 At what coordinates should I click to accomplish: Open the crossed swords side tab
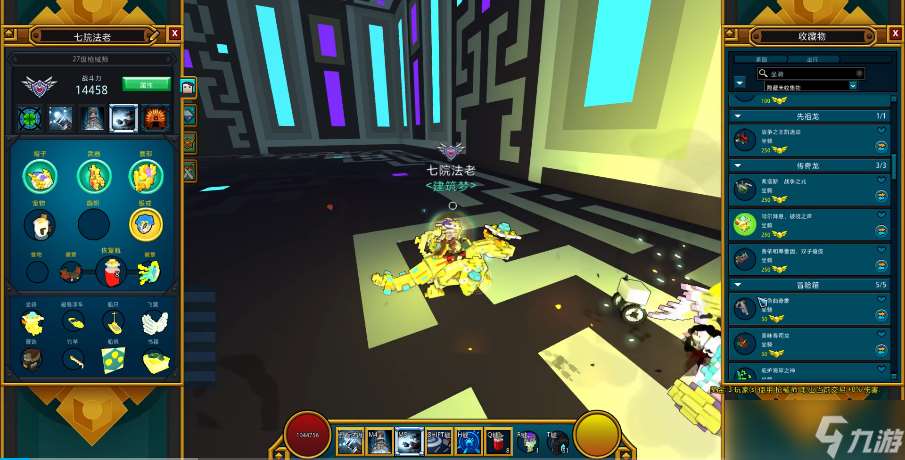[188, 170]
